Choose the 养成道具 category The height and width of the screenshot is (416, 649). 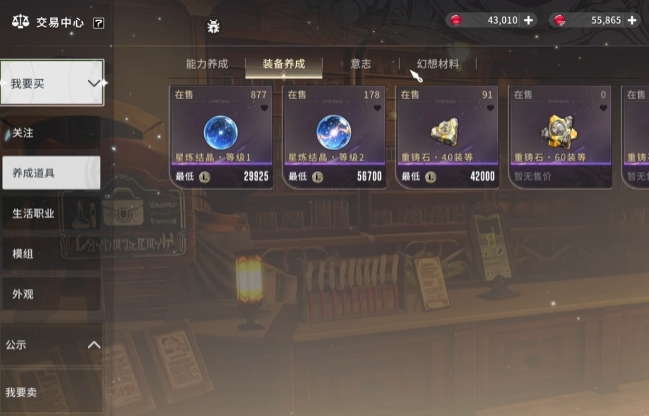50,172
